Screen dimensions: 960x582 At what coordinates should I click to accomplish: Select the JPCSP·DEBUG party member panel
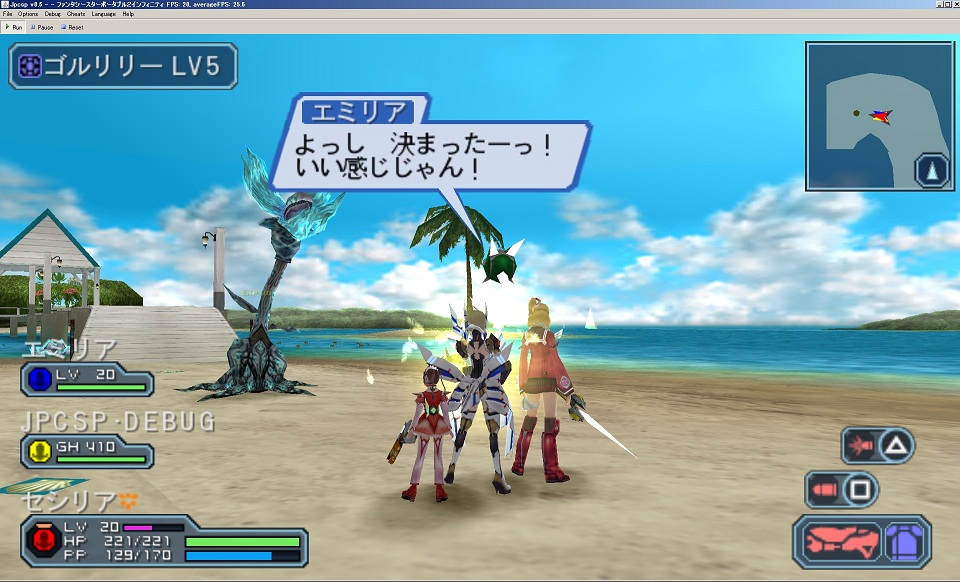[87, 452]
